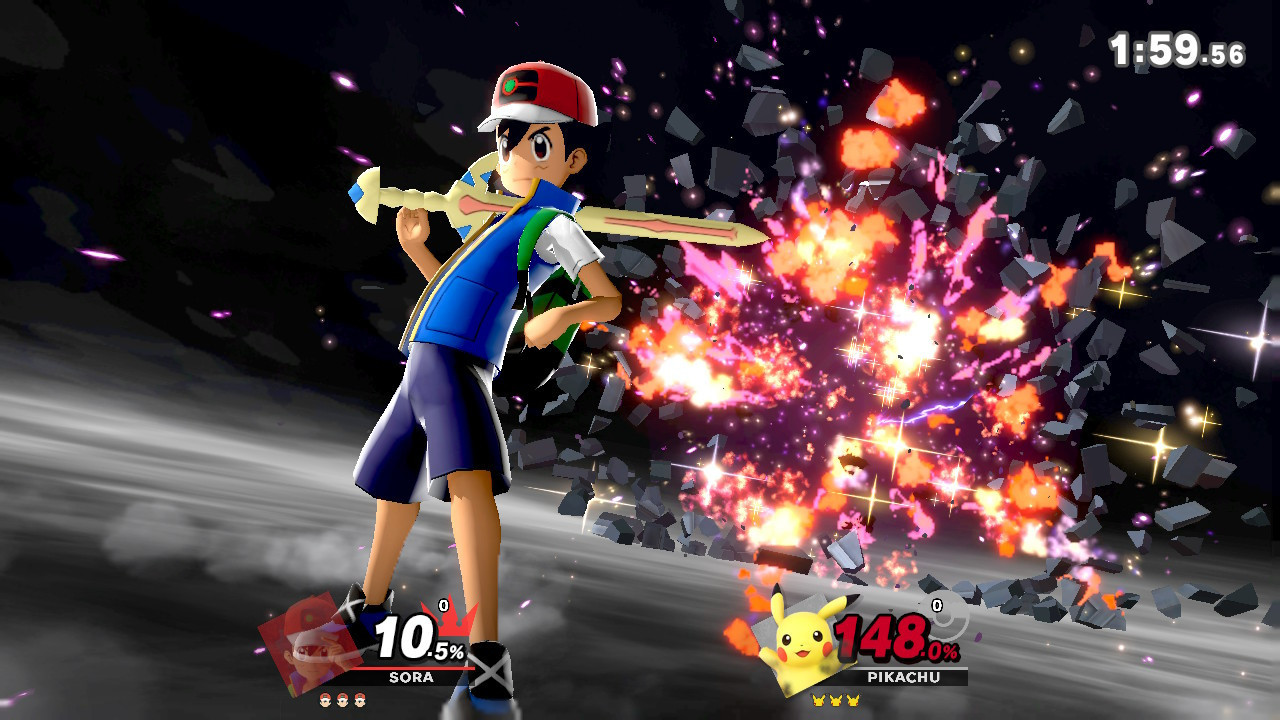Click the middle Pikachu stock icon

coord(834,700)
